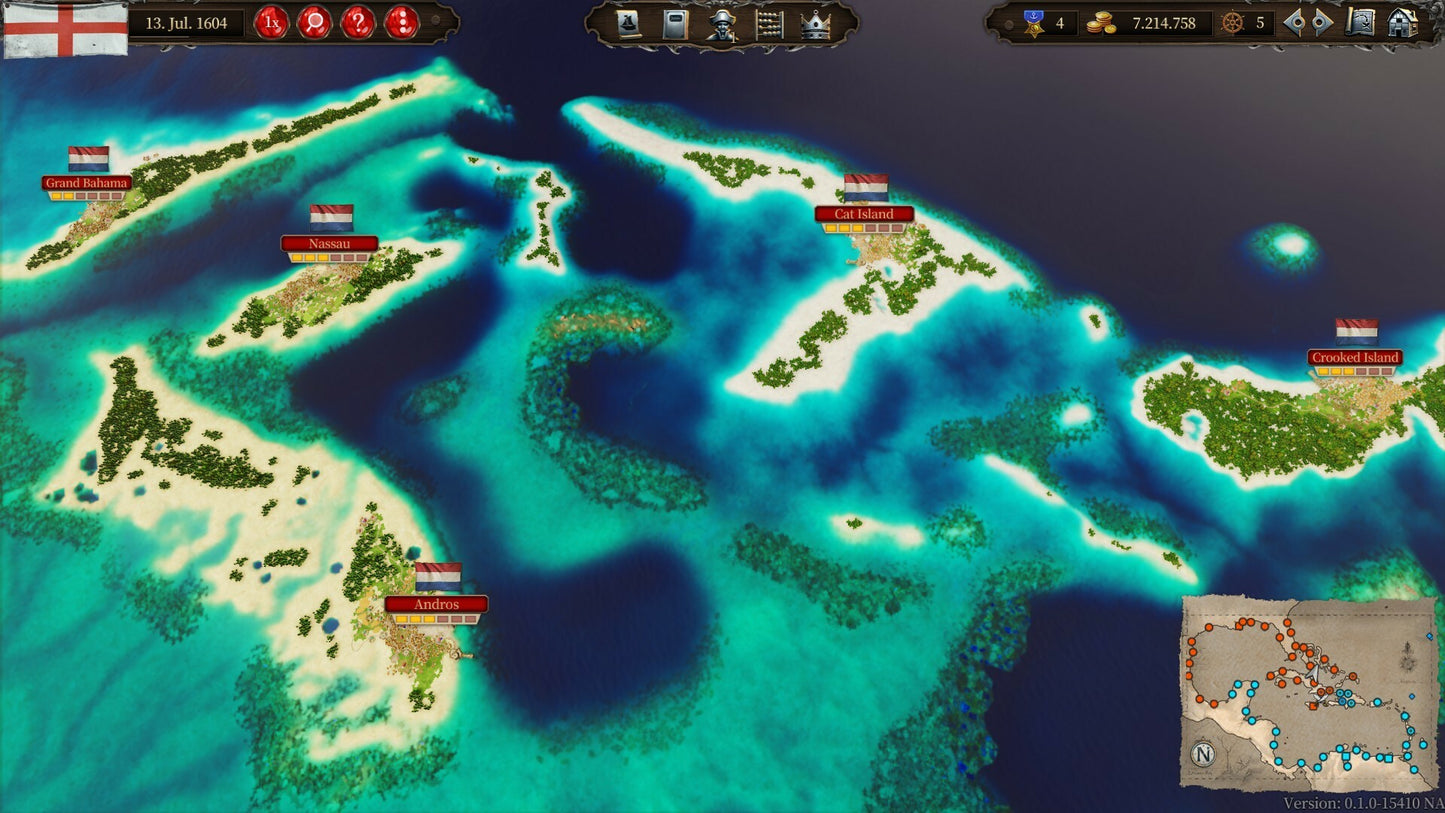Open the treasure map icon top right

1358,23
